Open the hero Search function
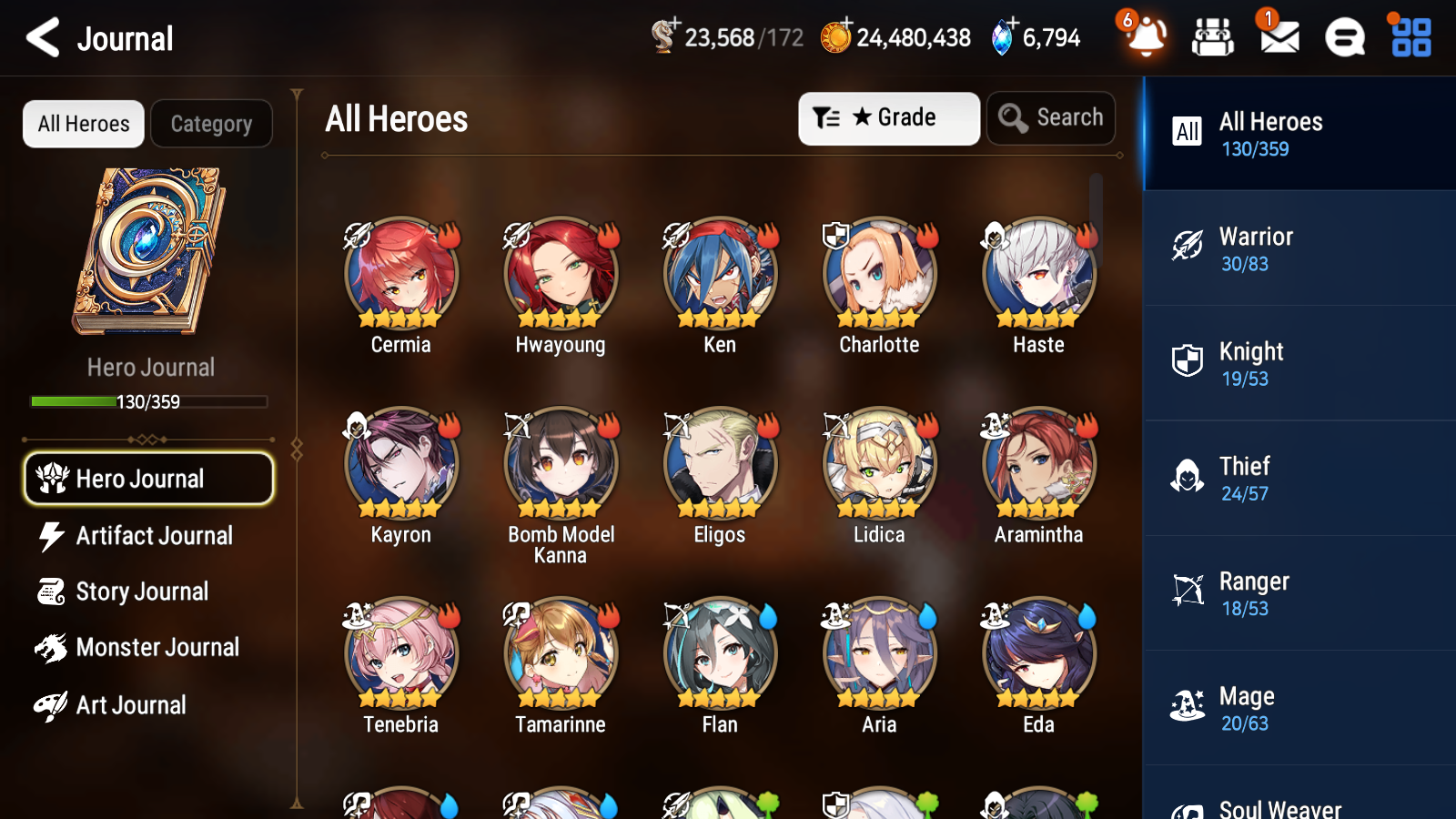This screenshot has width=1456, height=819. coord(1051,117)
